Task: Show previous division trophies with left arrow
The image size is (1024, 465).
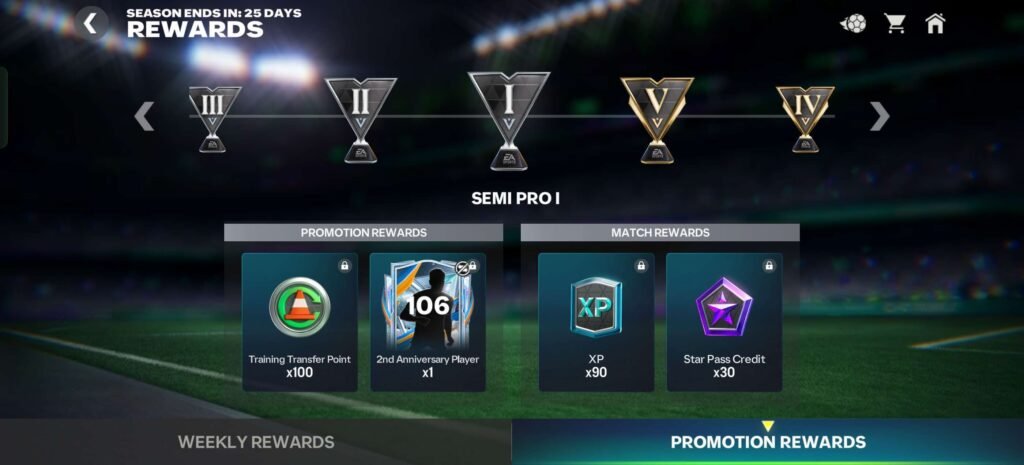Action: [x=145, y=116]
